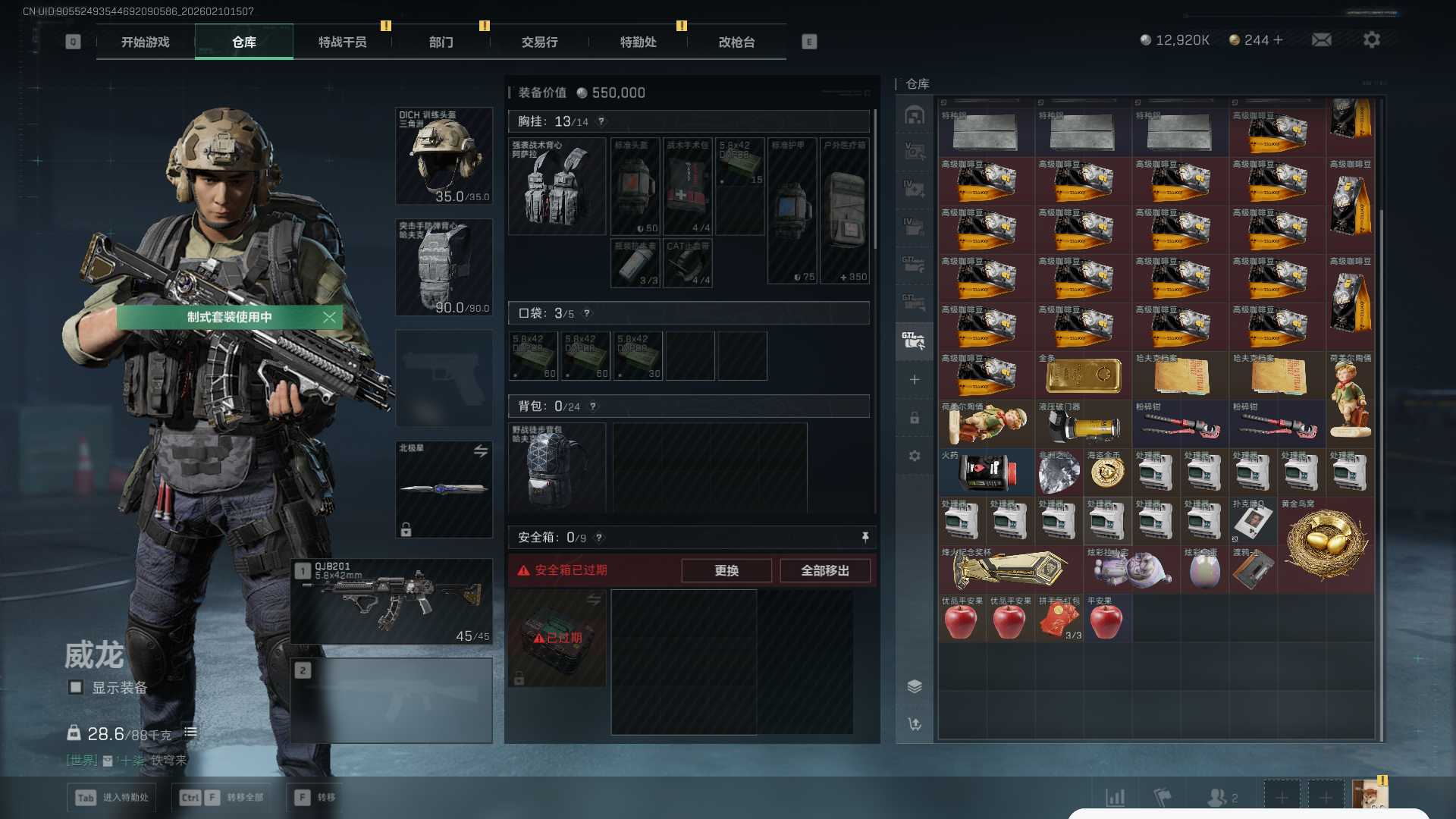
Task: Open the 部门 tab
Action: [441, 42]
